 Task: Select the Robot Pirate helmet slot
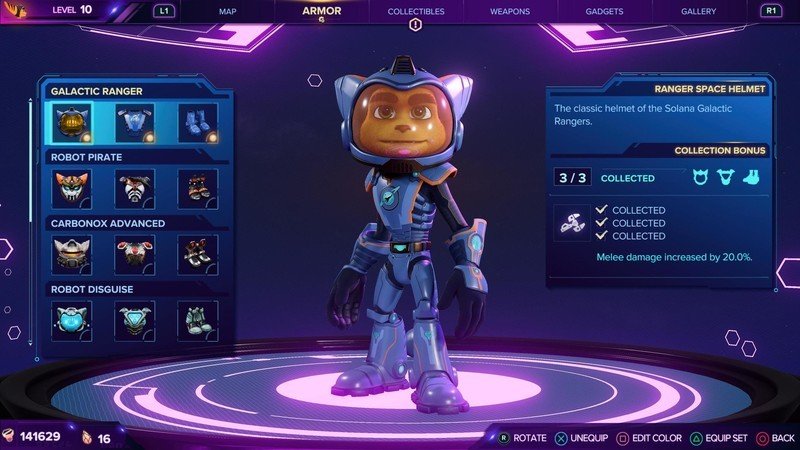tap(72, 189)
